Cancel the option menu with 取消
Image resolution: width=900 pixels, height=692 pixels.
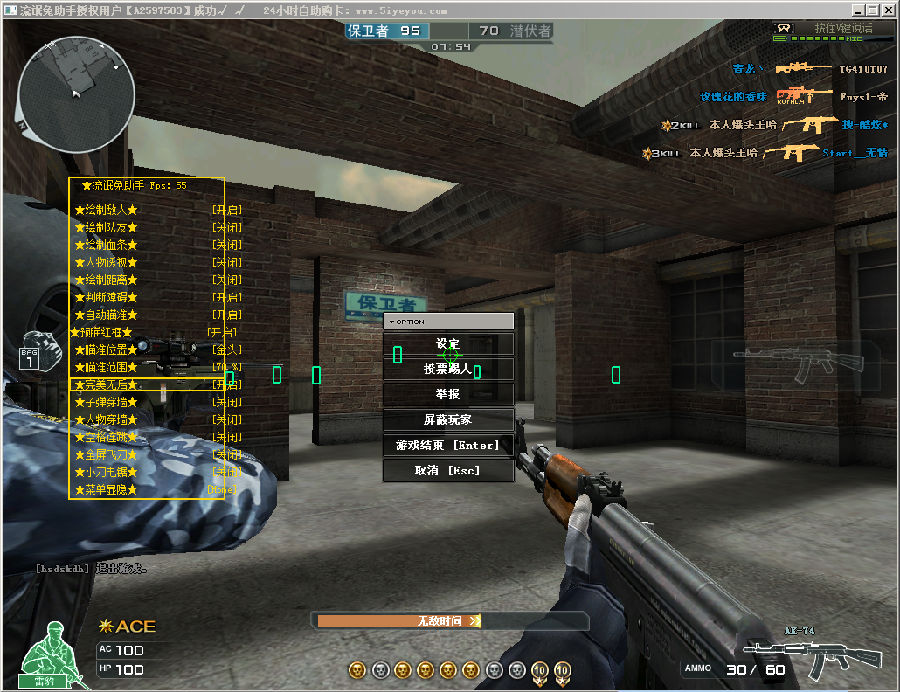[448, 470]
